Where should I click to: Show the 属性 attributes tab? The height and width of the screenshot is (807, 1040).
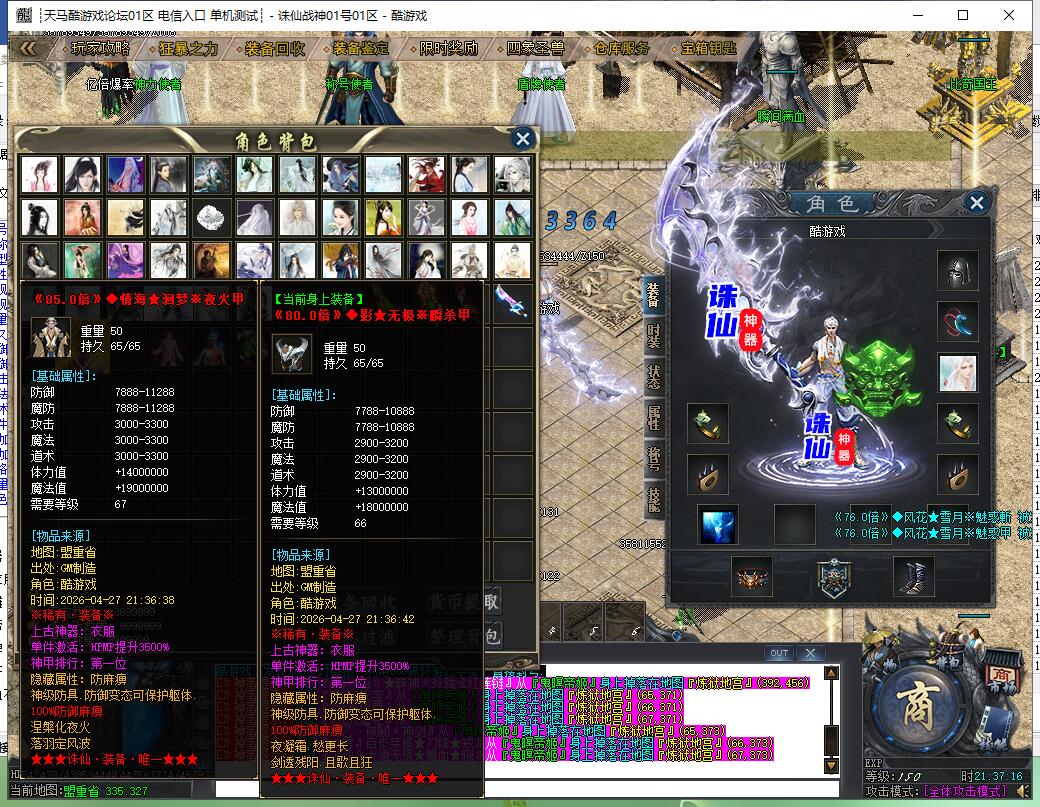(654, 417)
